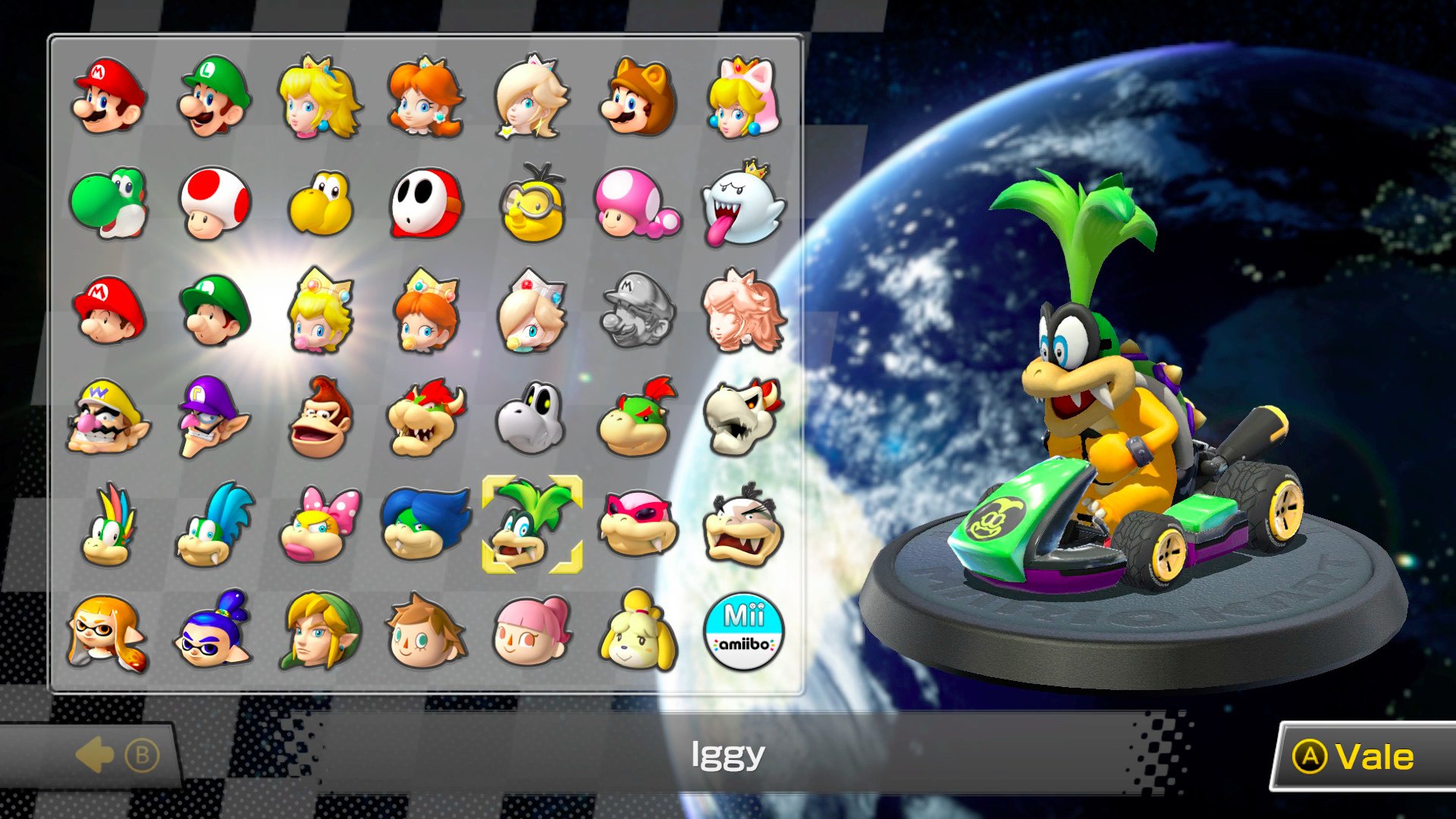Select Mario from the character grid
The width and height of the screenshot is (1456, 819).
pos(108,97)
